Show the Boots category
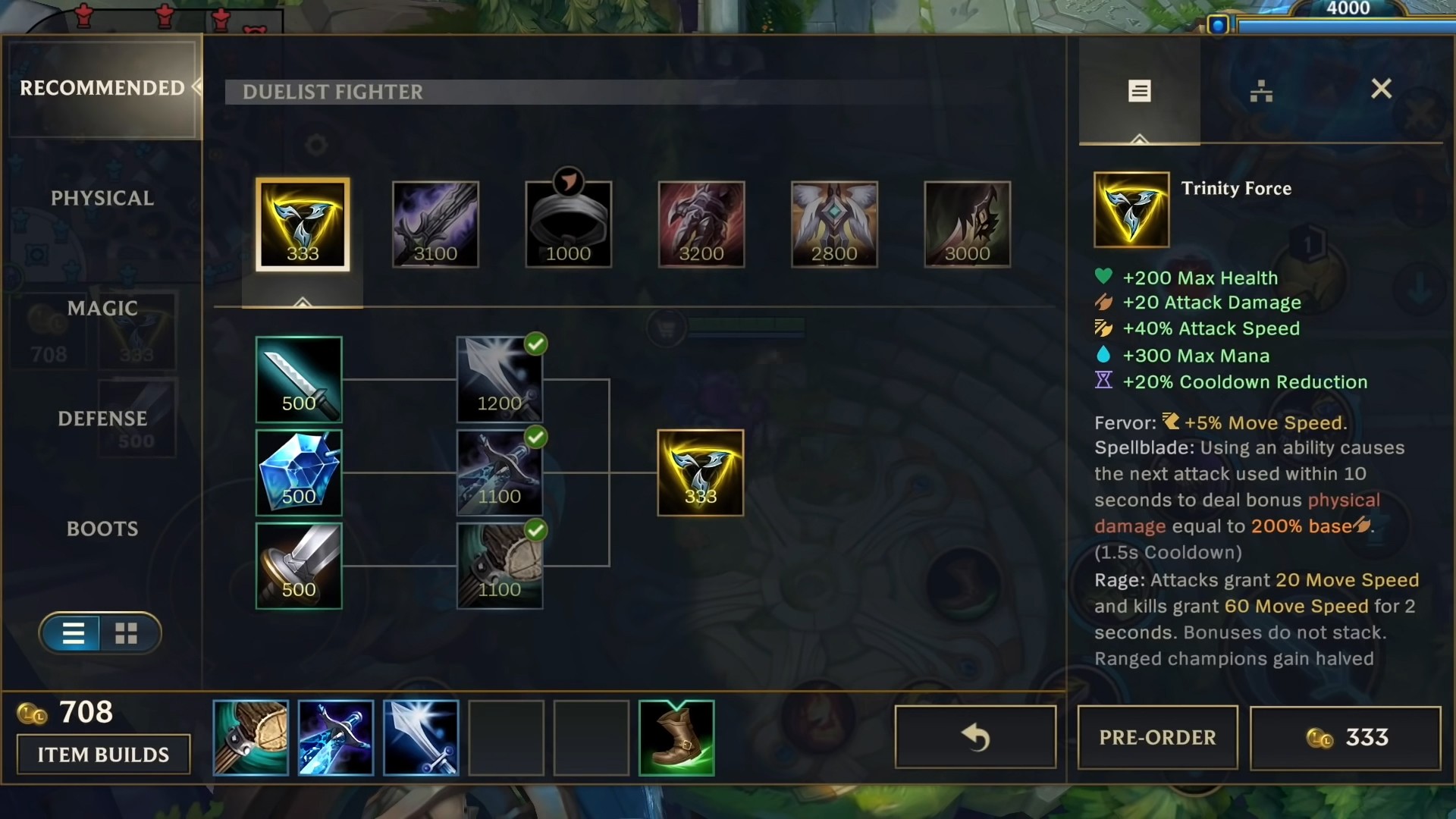This screenshot has height=819, width=1456. 102,529
